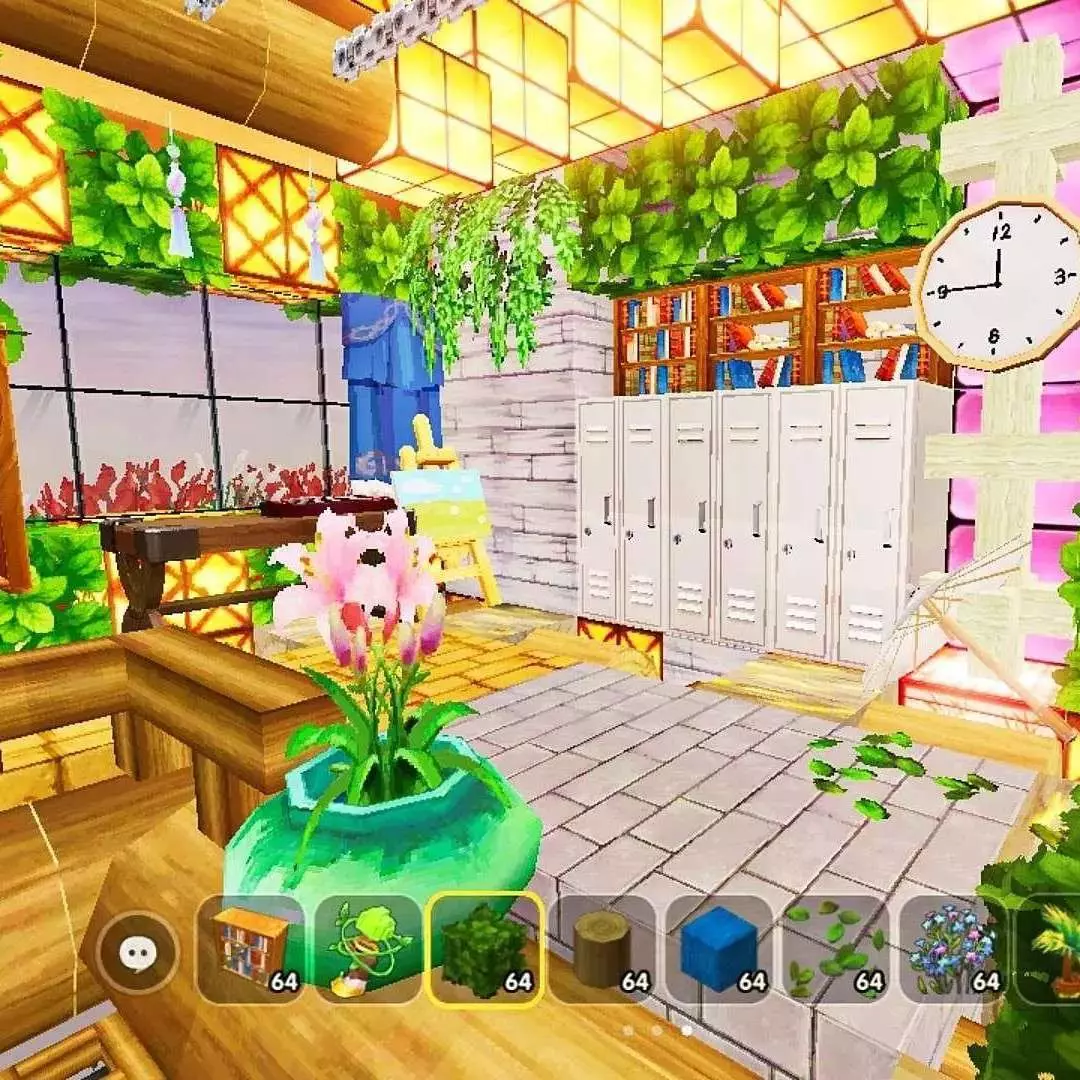The image size is (1080, 1080).
Task: Select the highlighted leaf bush block slot
Action: pyautogui.click(x=485, y=949)
